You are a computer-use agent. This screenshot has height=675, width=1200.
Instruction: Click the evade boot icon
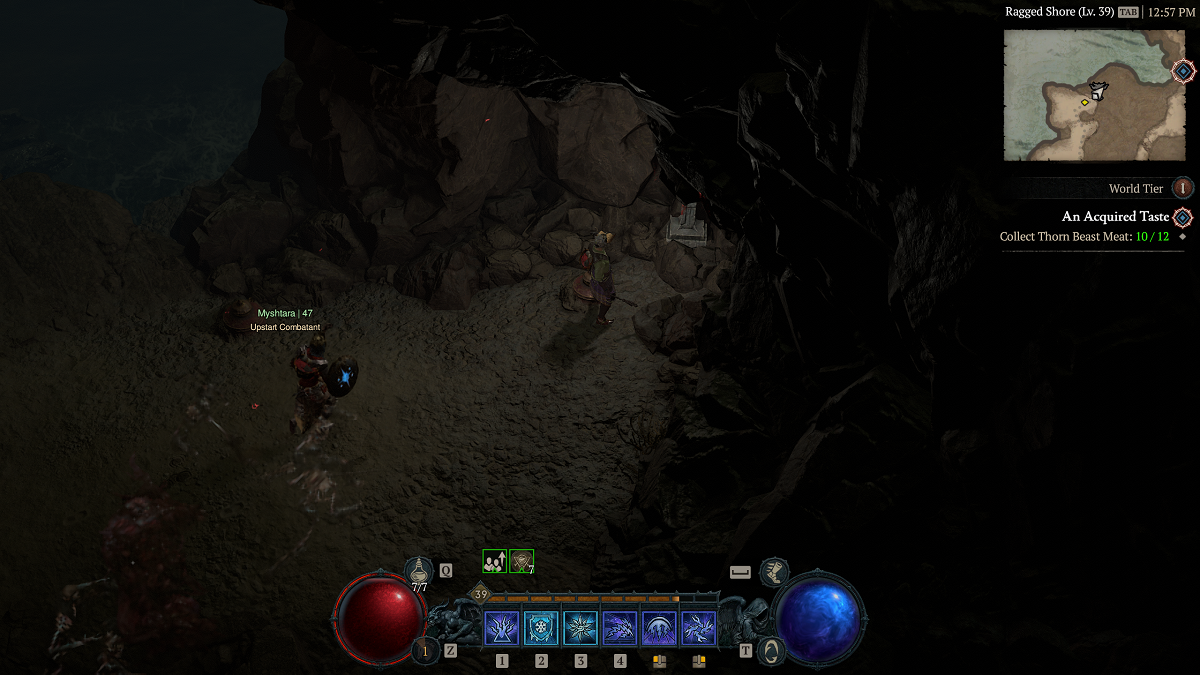(x=773, y=572)
